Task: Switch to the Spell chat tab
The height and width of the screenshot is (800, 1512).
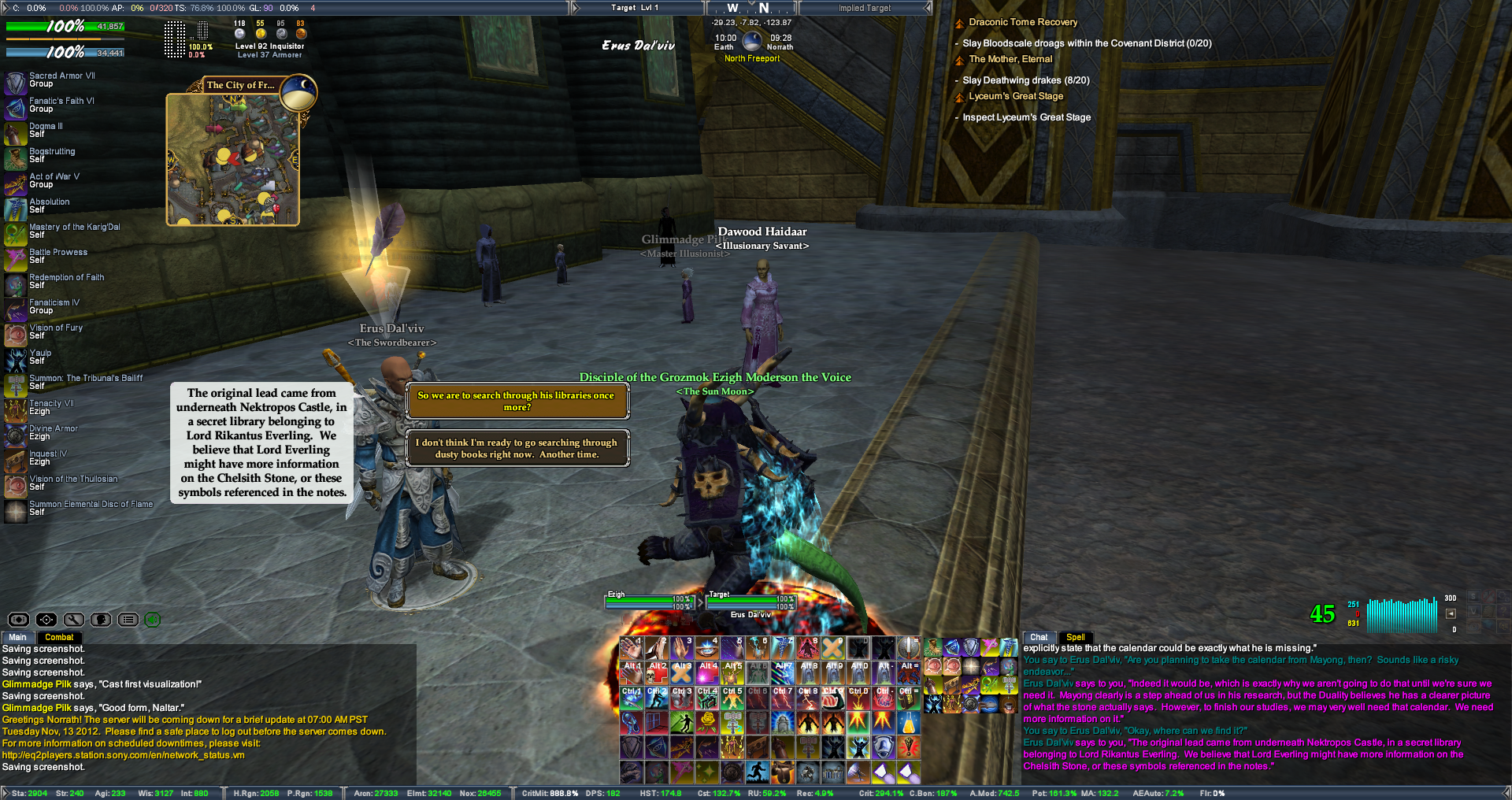Action: [1075, 637]
